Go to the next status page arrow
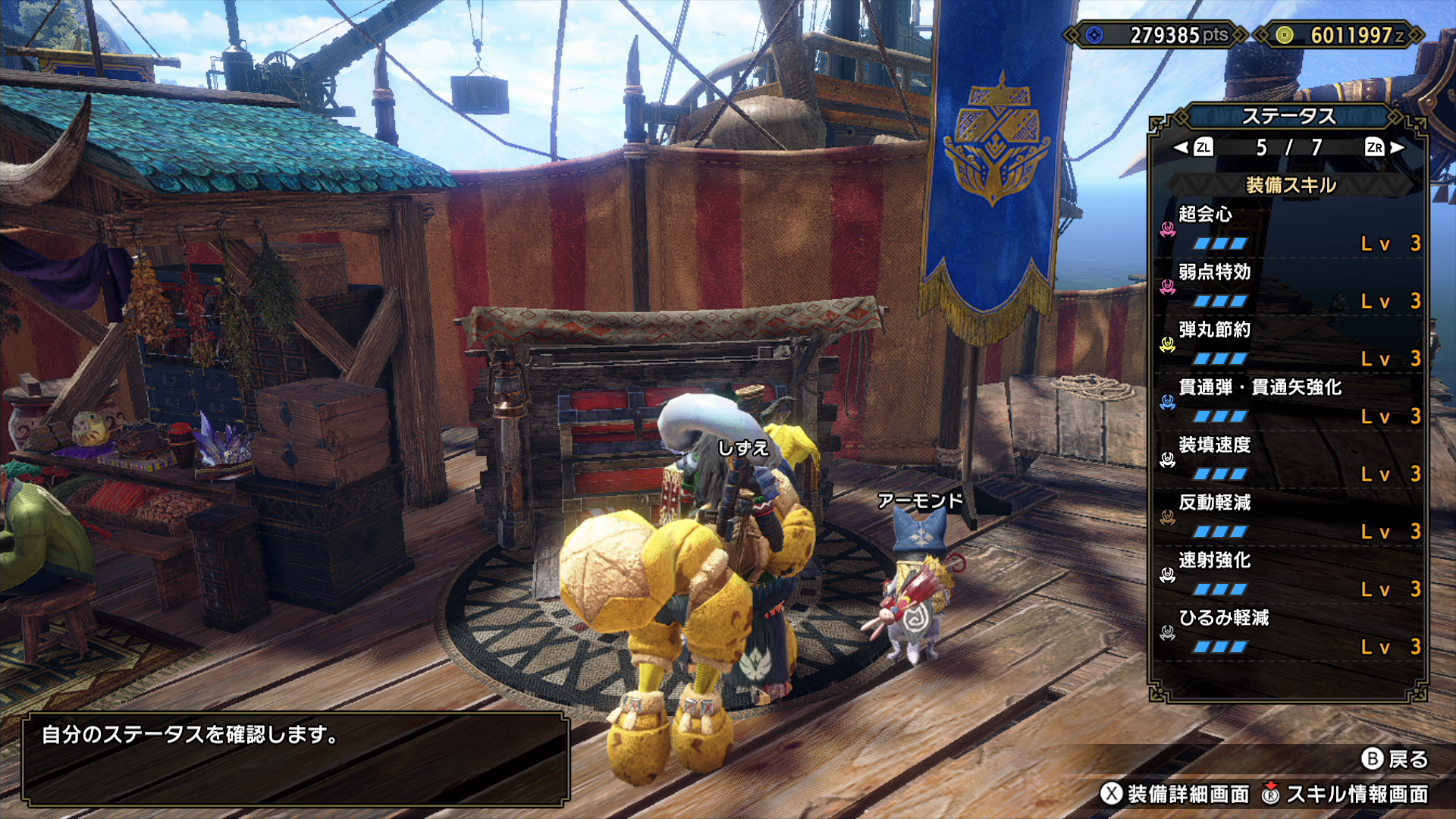1456x819 pixels. click(x=1385, y=147)
